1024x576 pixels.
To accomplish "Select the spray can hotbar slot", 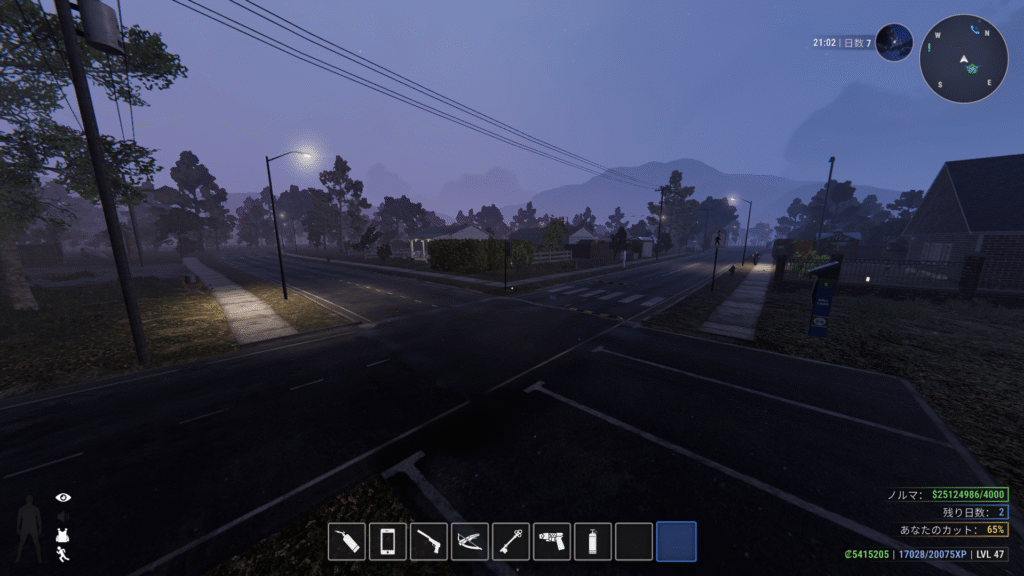I will coord(347,541).
